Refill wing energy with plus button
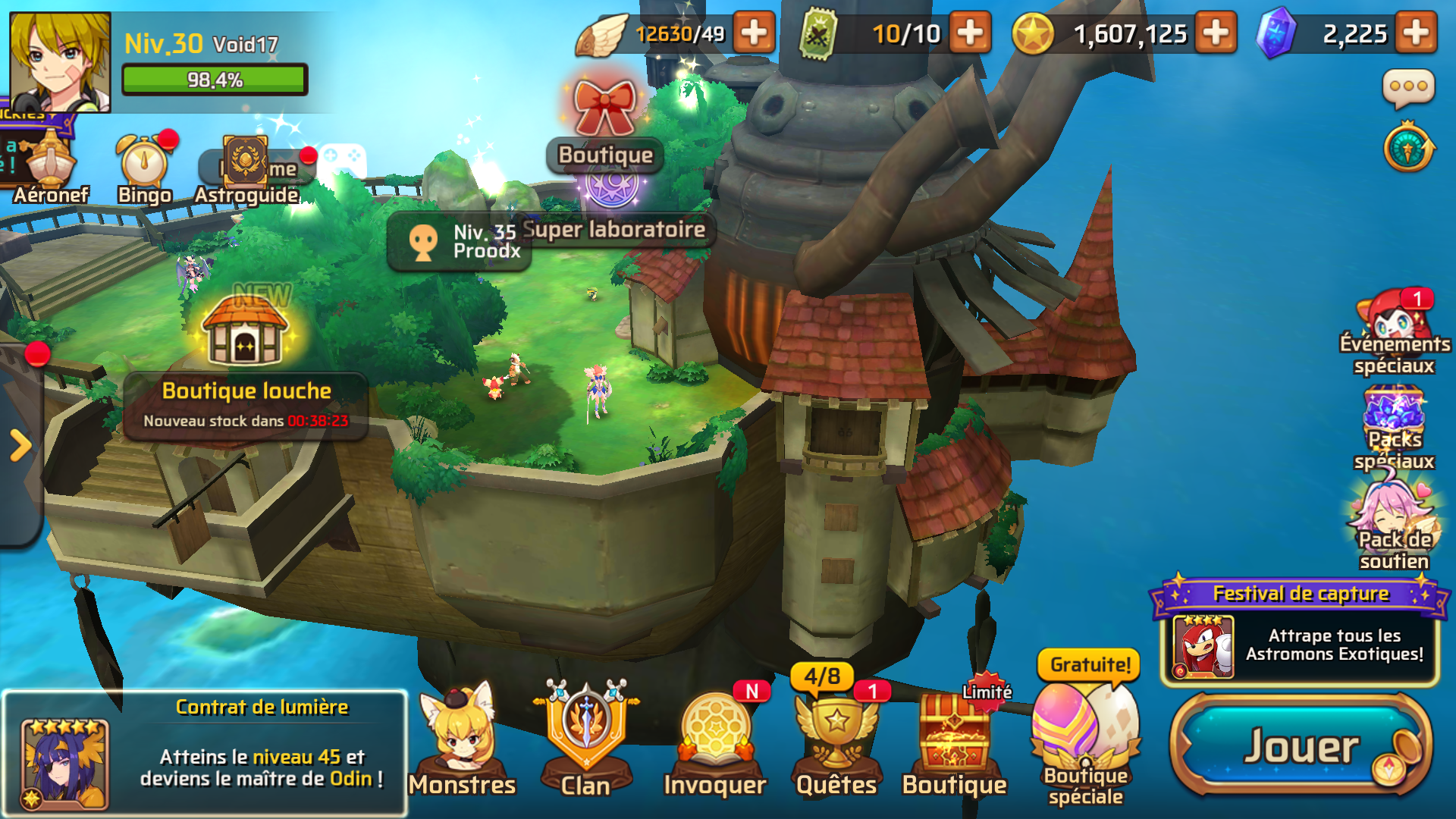This screenshot has width=1456, height=819. click(x=754, y=33)
